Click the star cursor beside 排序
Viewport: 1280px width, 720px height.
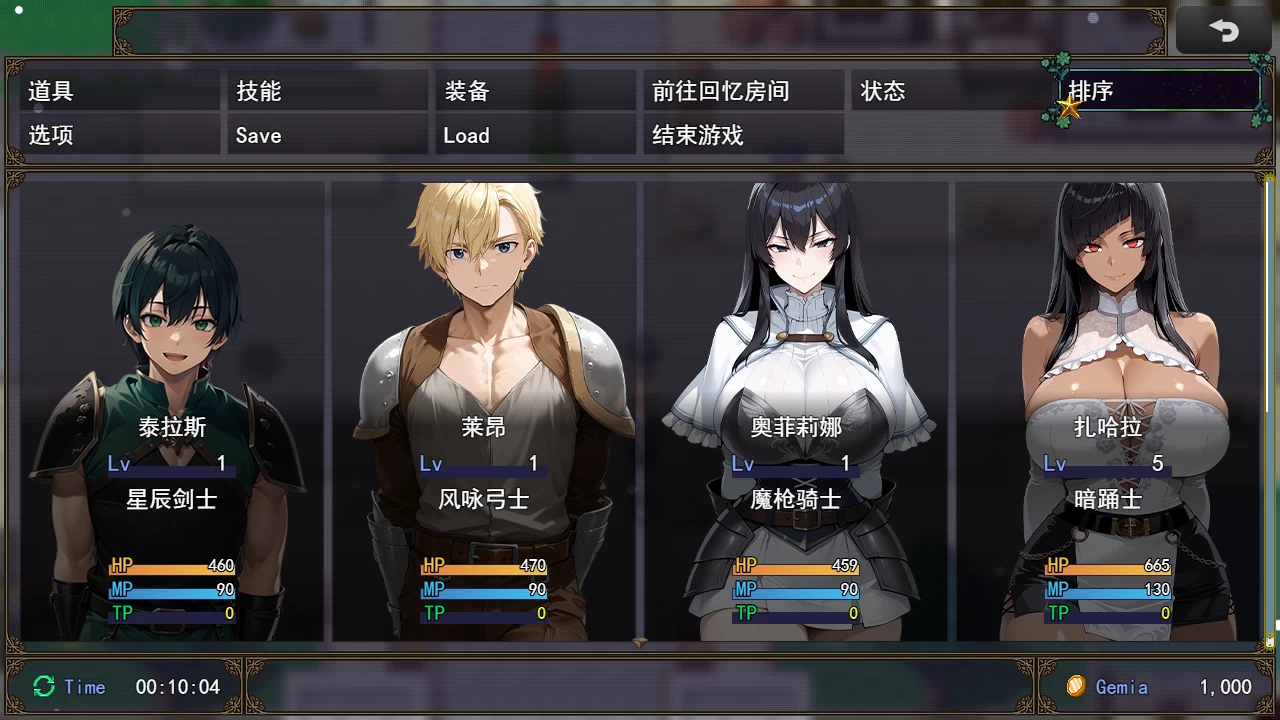tap(1070, 110)
